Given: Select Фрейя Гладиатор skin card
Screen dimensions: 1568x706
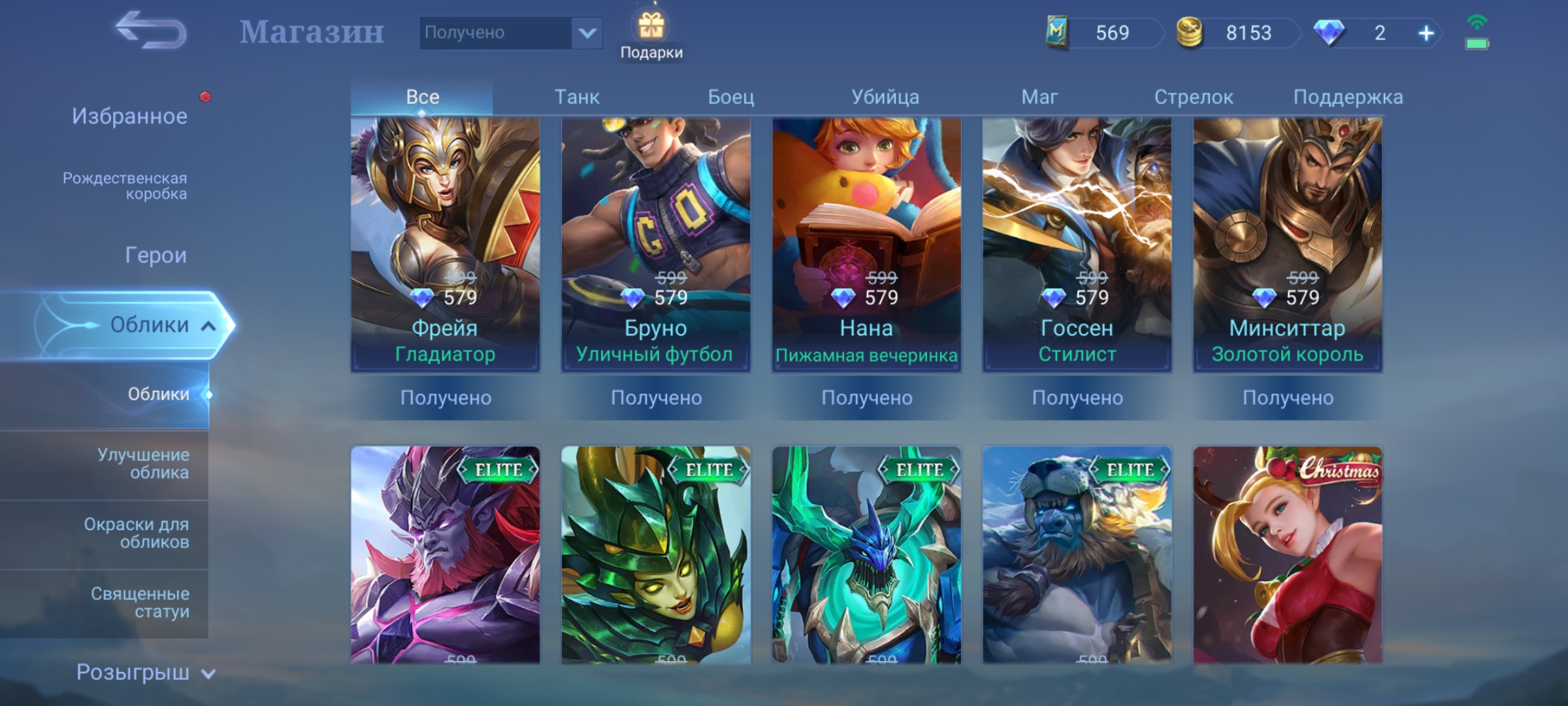Looking at the screenshot, I should (x=445, y=245).
